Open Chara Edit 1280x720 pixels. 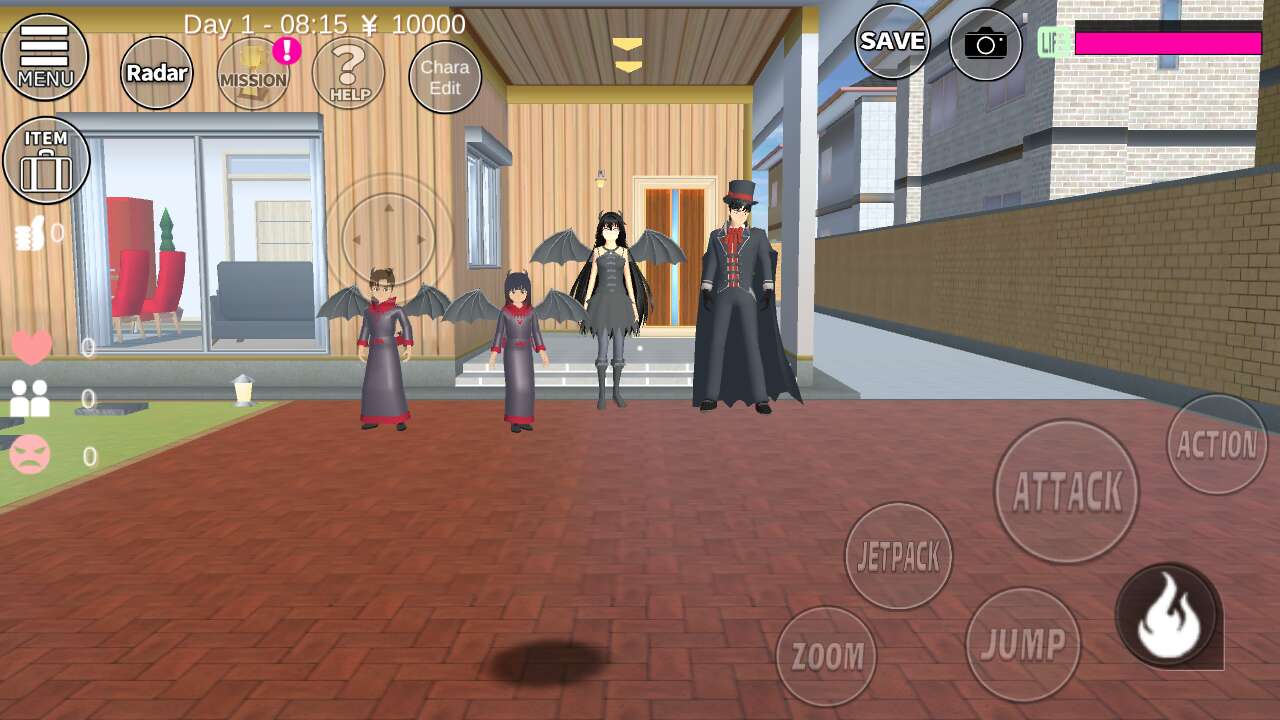click(445, 77)
